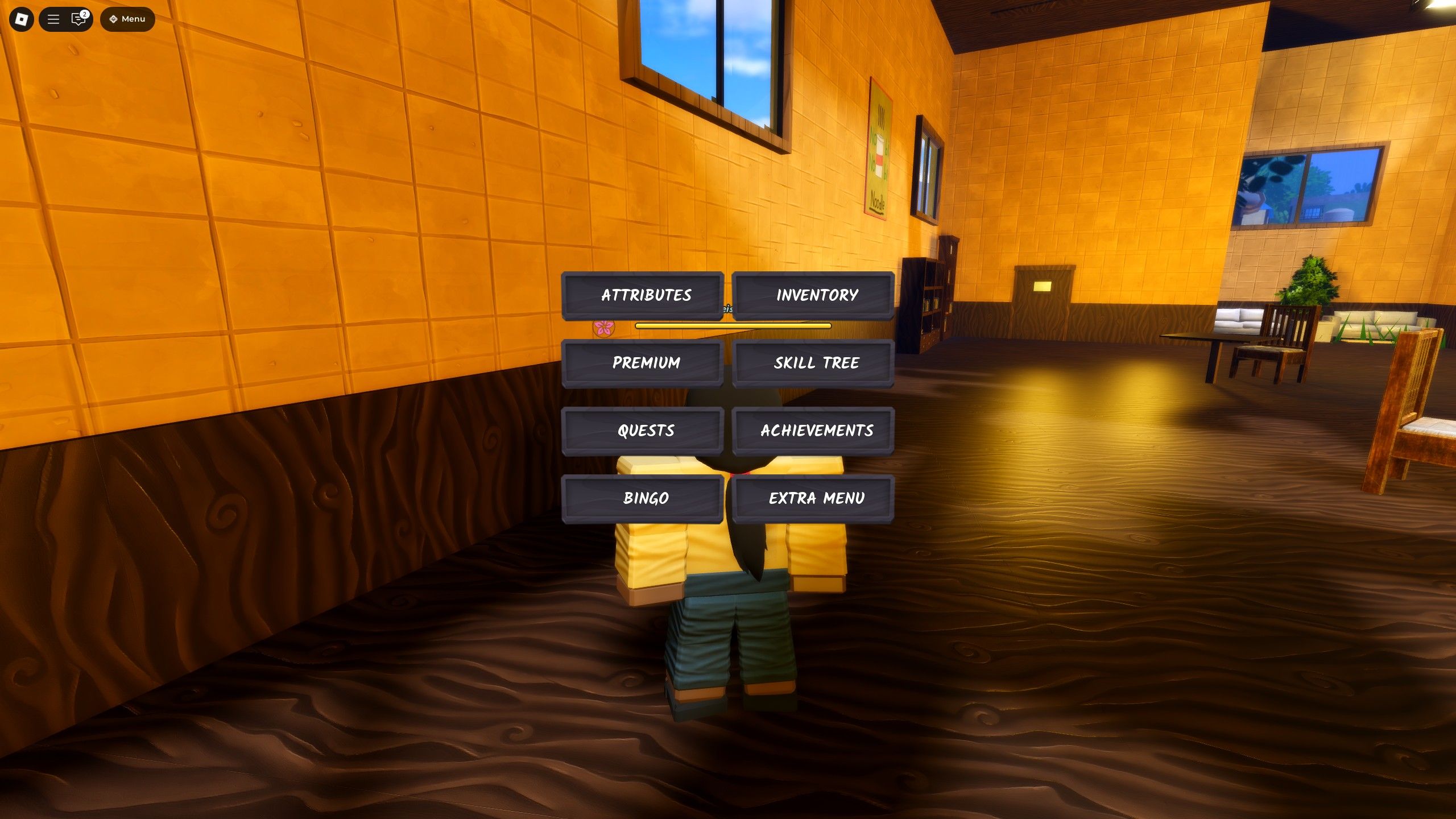Click the notification badge showing 2
This screenshot has height=819, width=1456.
tap(85, 11)
